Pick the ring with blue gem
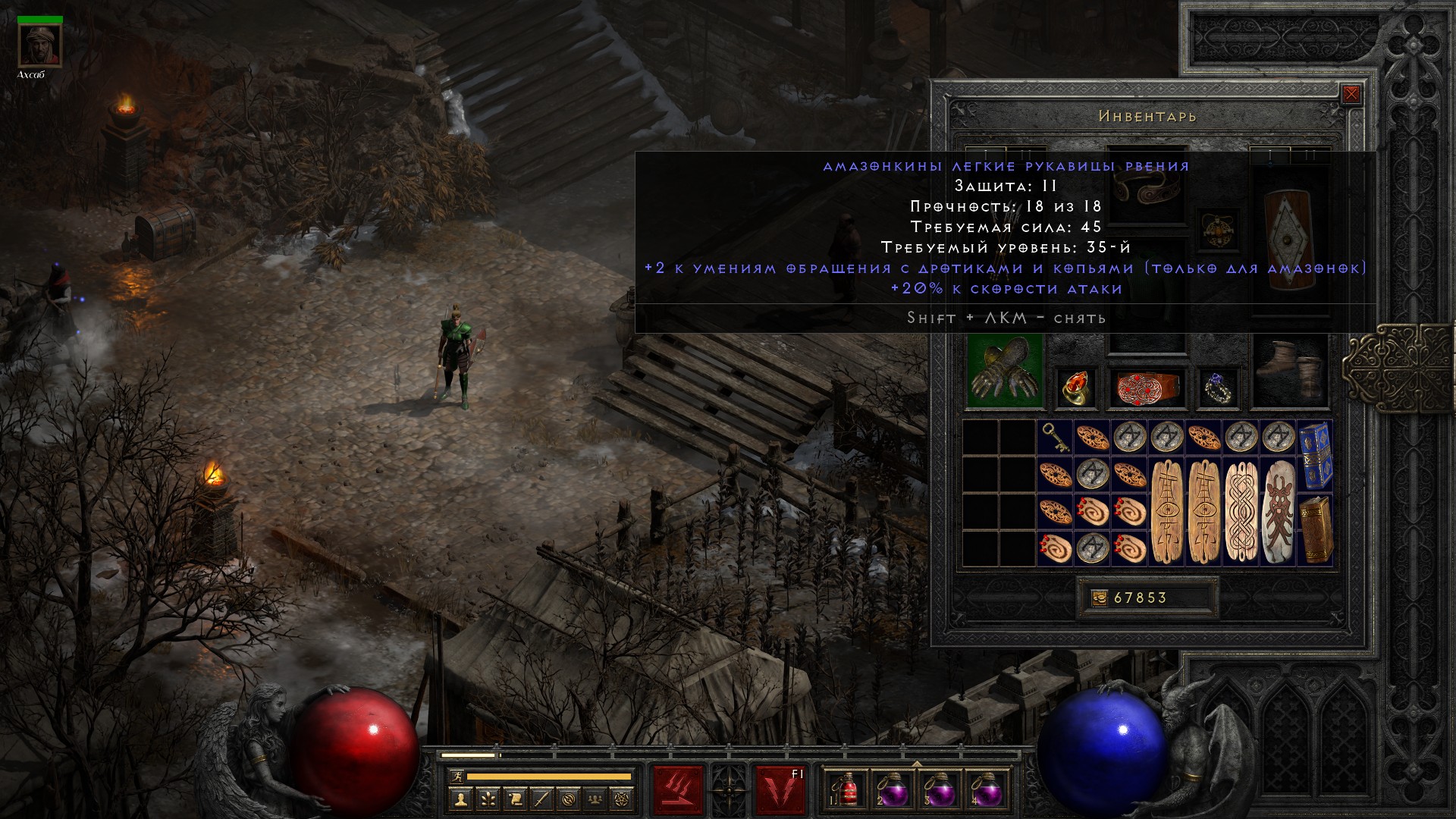 pos(1218,388)
